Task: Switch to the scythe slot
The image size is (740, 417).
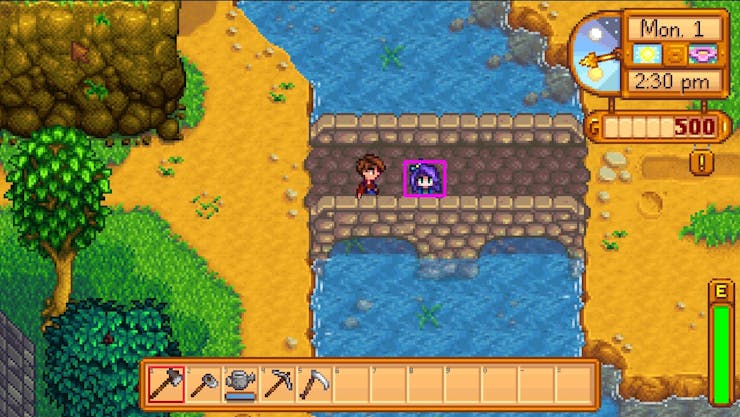Action: pyautogui.click(x=315, y=384)
